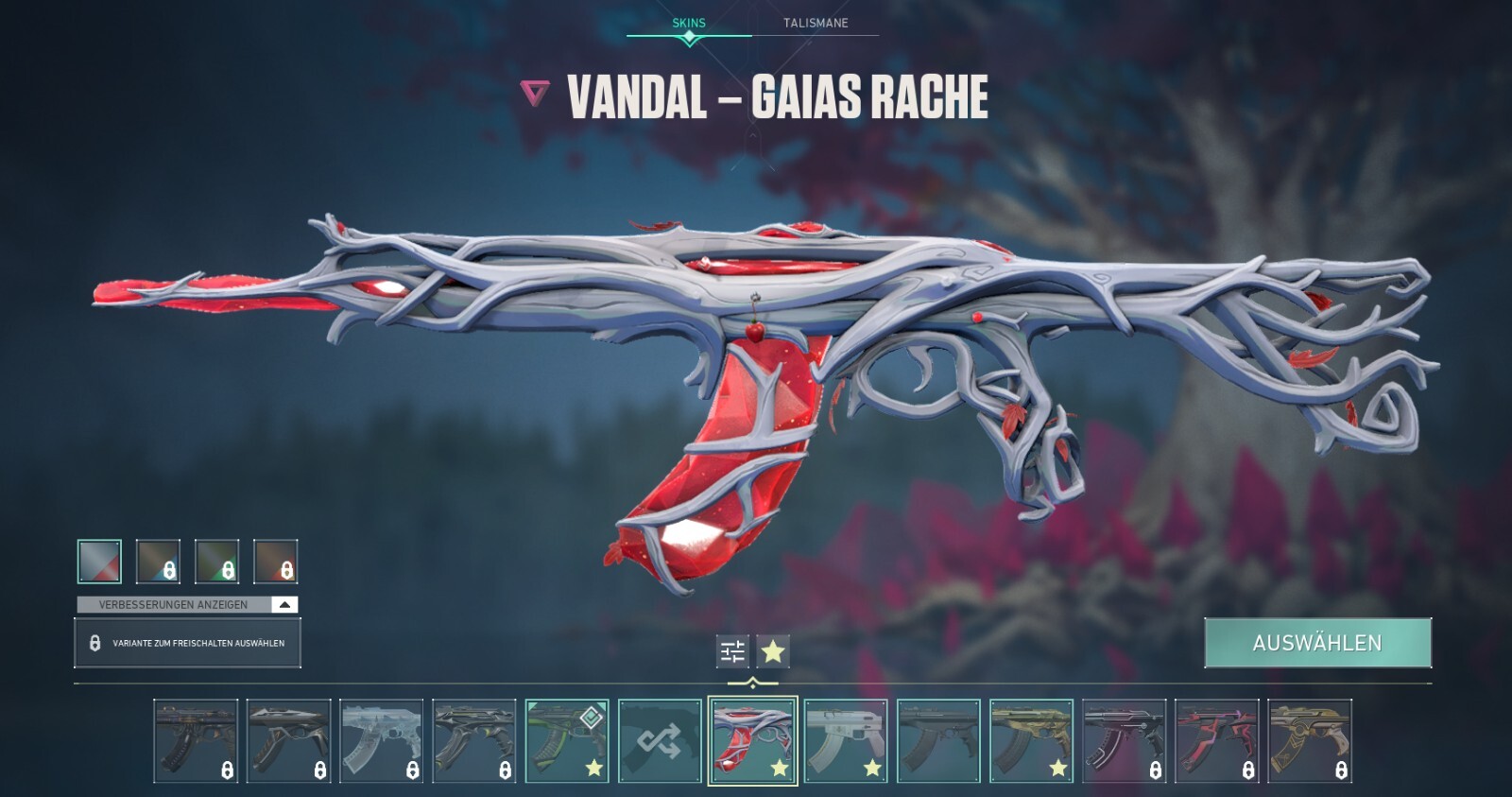Viewport: 1512px width, 797px height.
Task: Select the locked ornate gold Vandal thumbnail
Action: click(1309, 741)
